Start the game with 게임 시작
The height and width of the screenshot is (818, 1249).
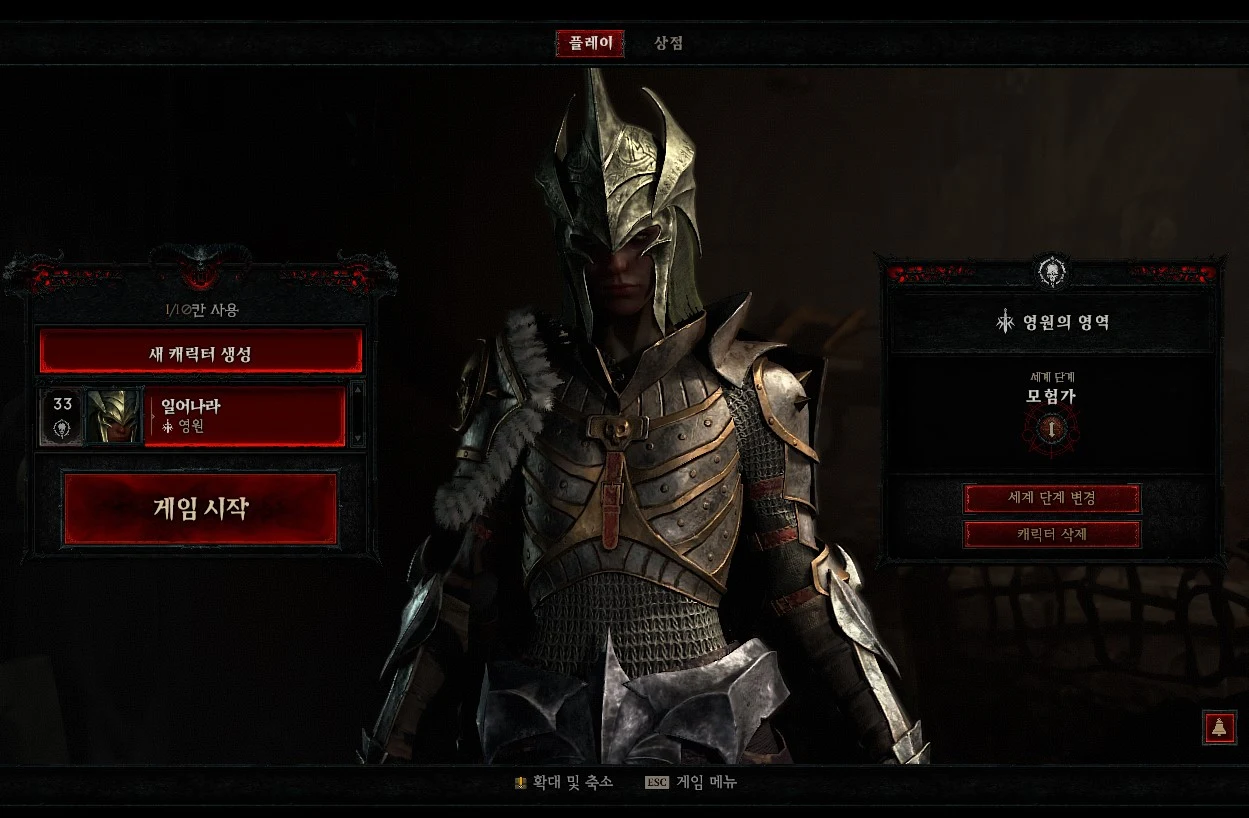201,509
